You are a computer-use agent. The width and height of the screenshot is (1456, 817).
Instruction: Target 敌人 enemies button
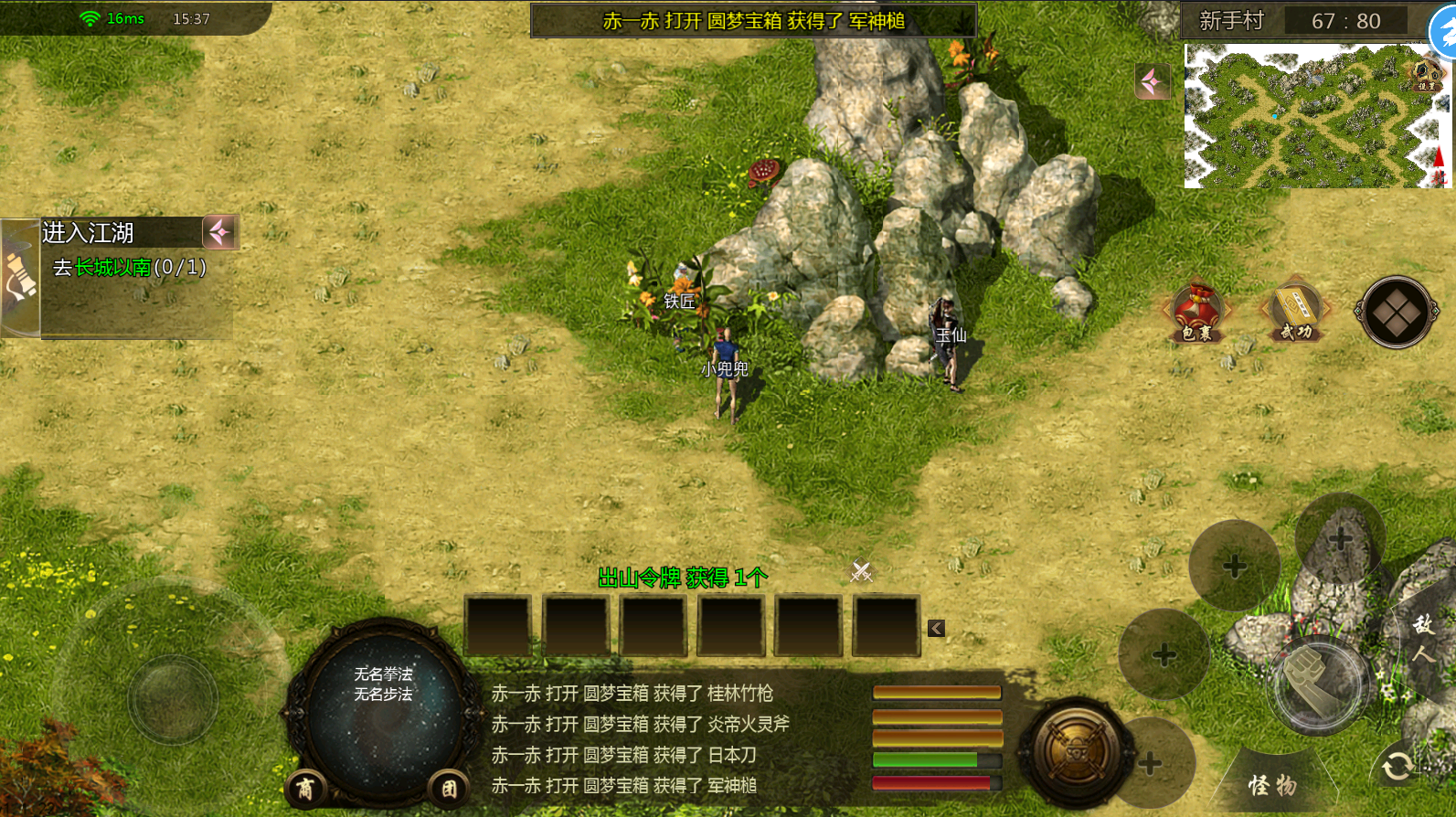coord(1423,638)
